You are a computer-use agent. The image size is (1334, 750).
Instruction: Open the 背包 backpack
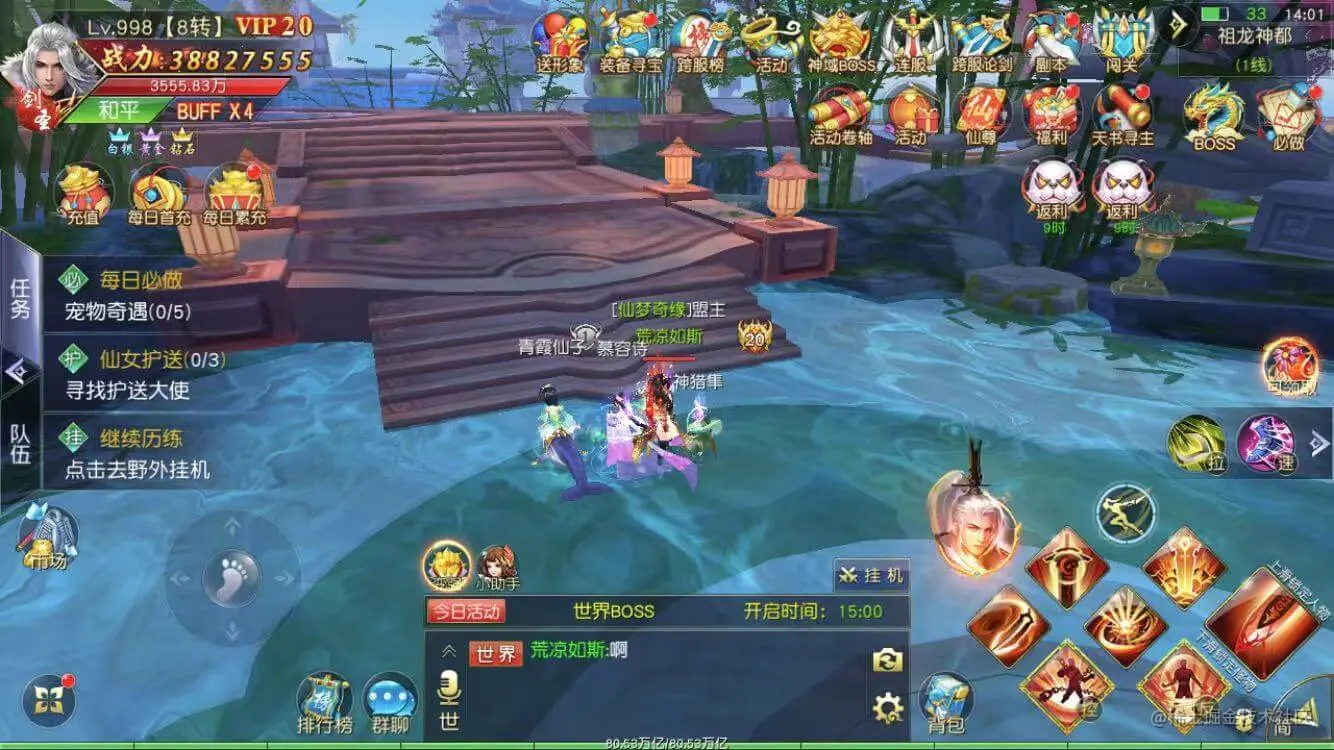coord(945,699)
